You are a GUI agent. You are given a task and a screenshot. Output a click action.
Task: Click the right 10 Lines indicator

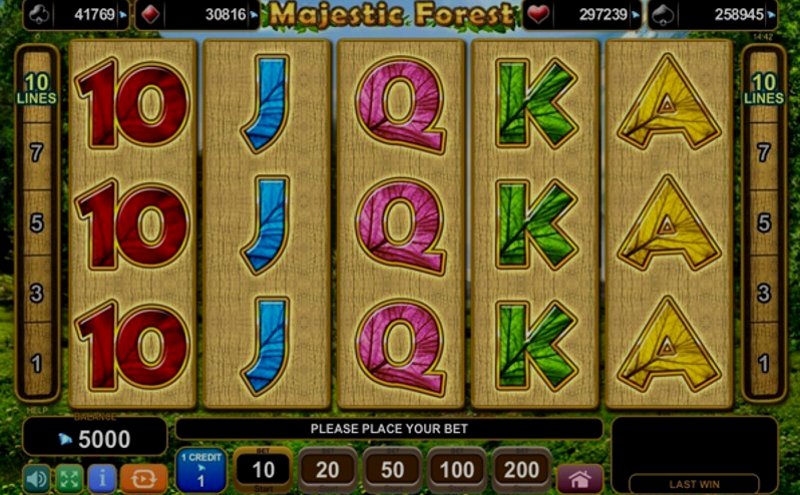763,90
